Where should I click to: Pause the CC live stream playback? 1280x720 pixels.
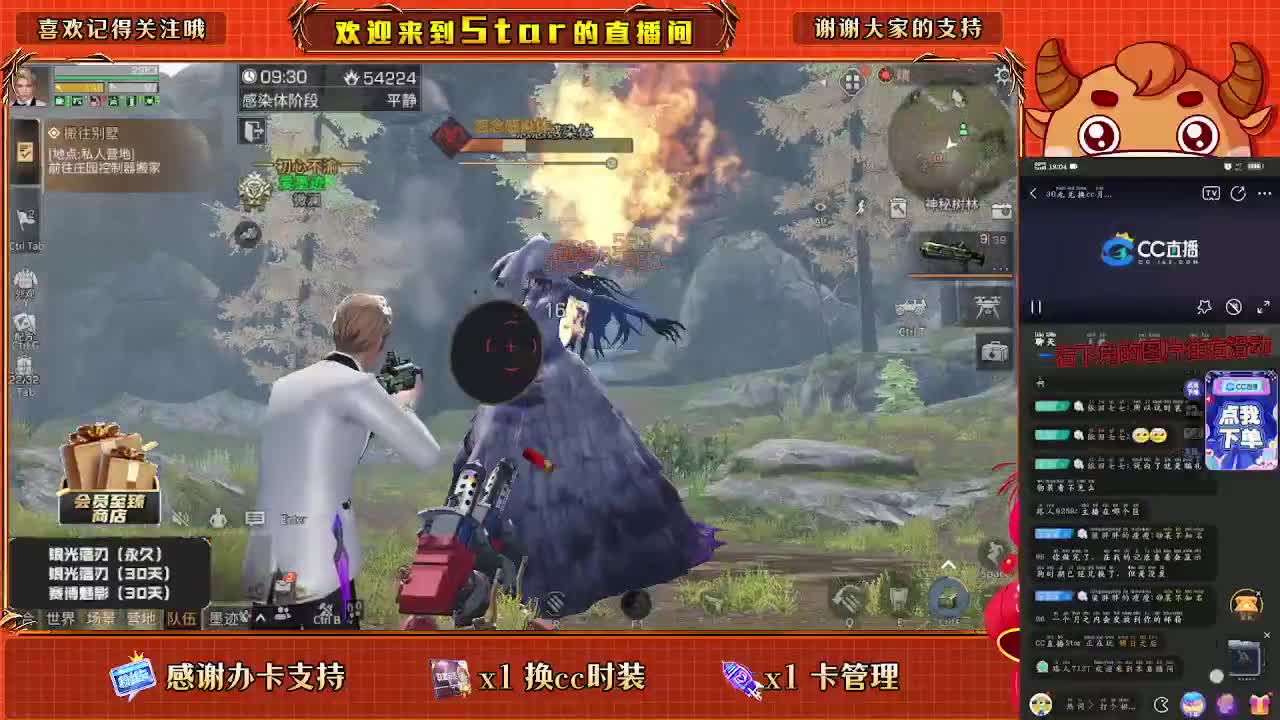1035,306
